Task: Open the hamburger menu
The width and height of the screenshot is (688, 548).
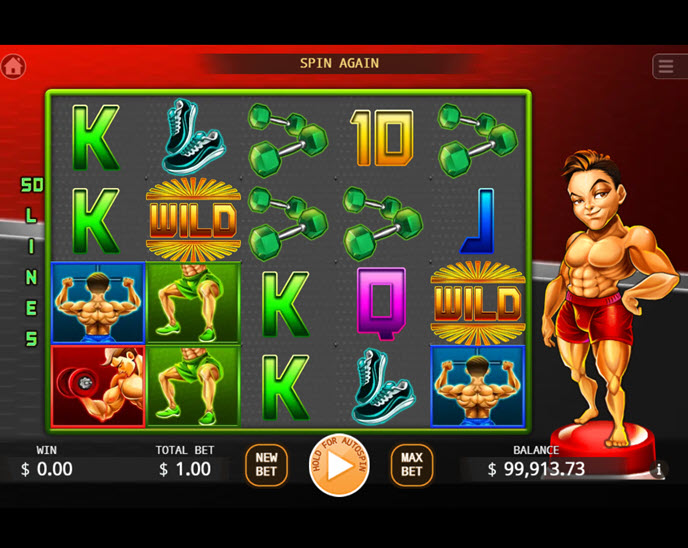Action: [666, 66]
